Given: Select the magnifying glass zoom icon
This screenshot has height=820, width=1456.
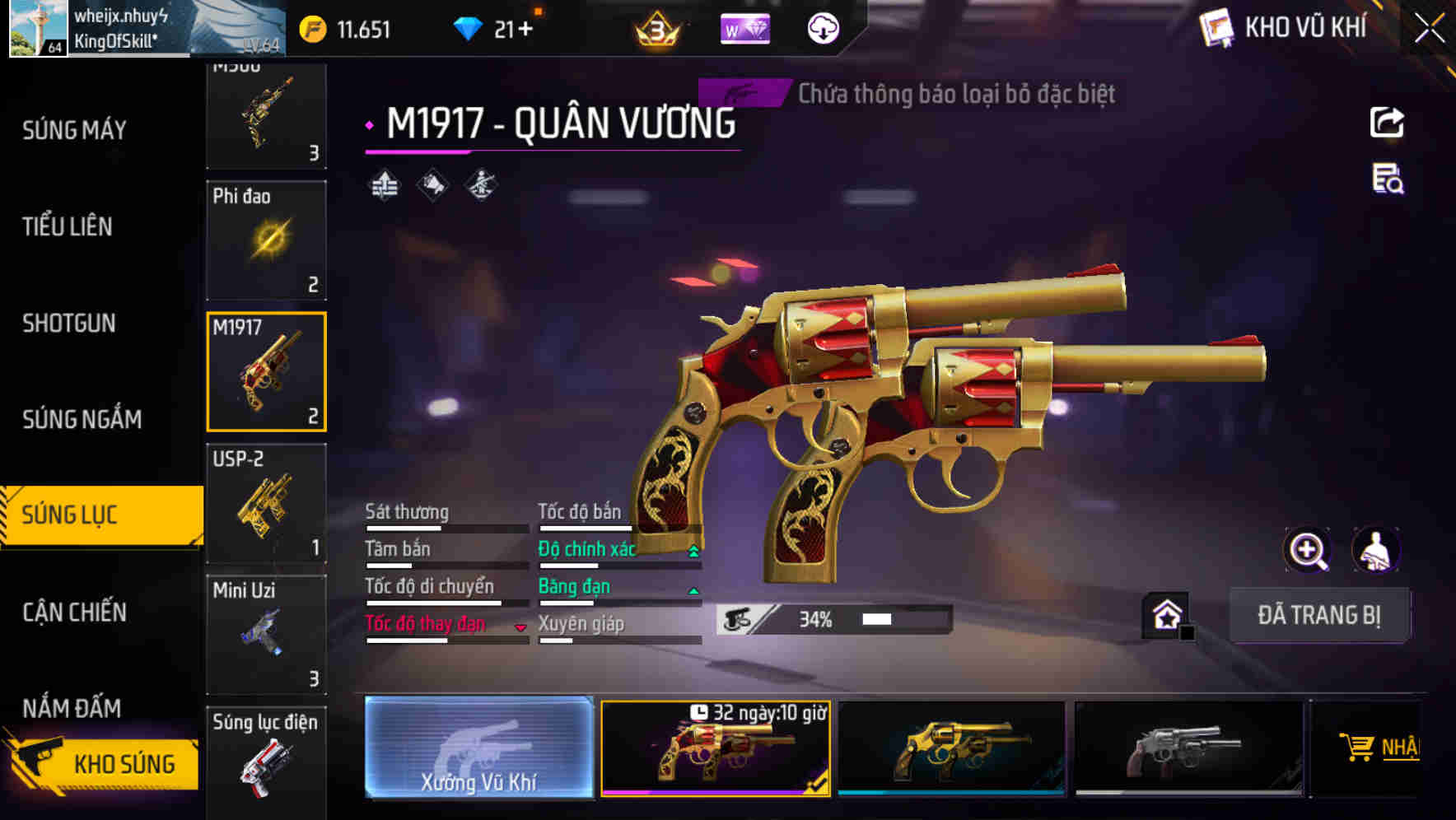Looking at the screenshot, I should (x=1309, y=550).
